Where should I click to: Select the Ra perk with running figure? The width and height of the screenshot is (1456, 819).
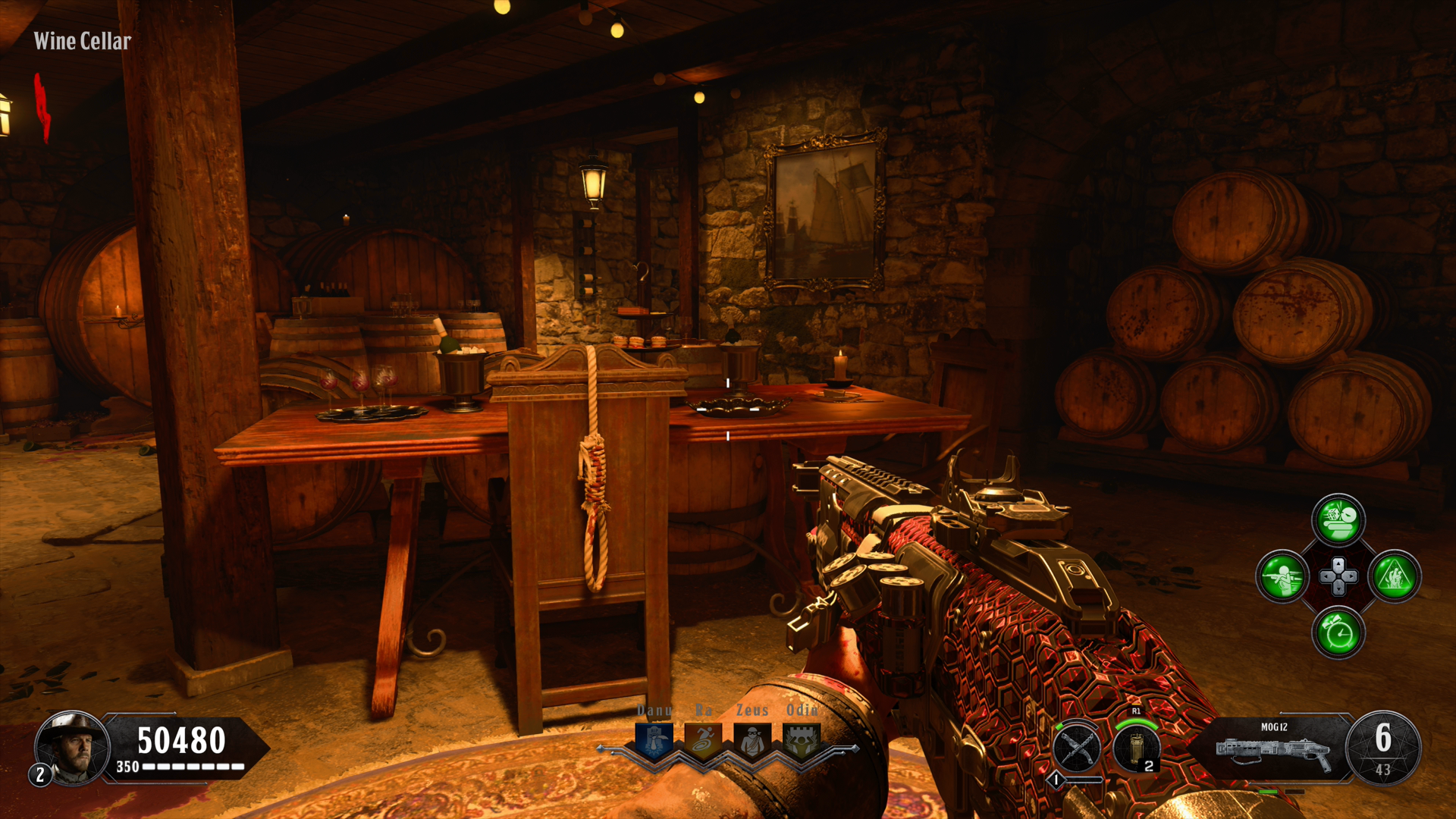coord(703,740)
